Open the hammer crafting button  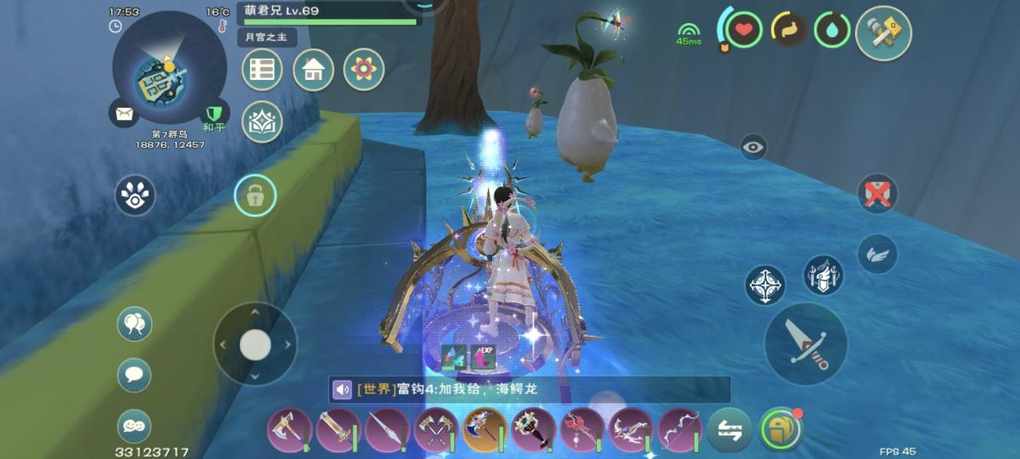(883, 34)
